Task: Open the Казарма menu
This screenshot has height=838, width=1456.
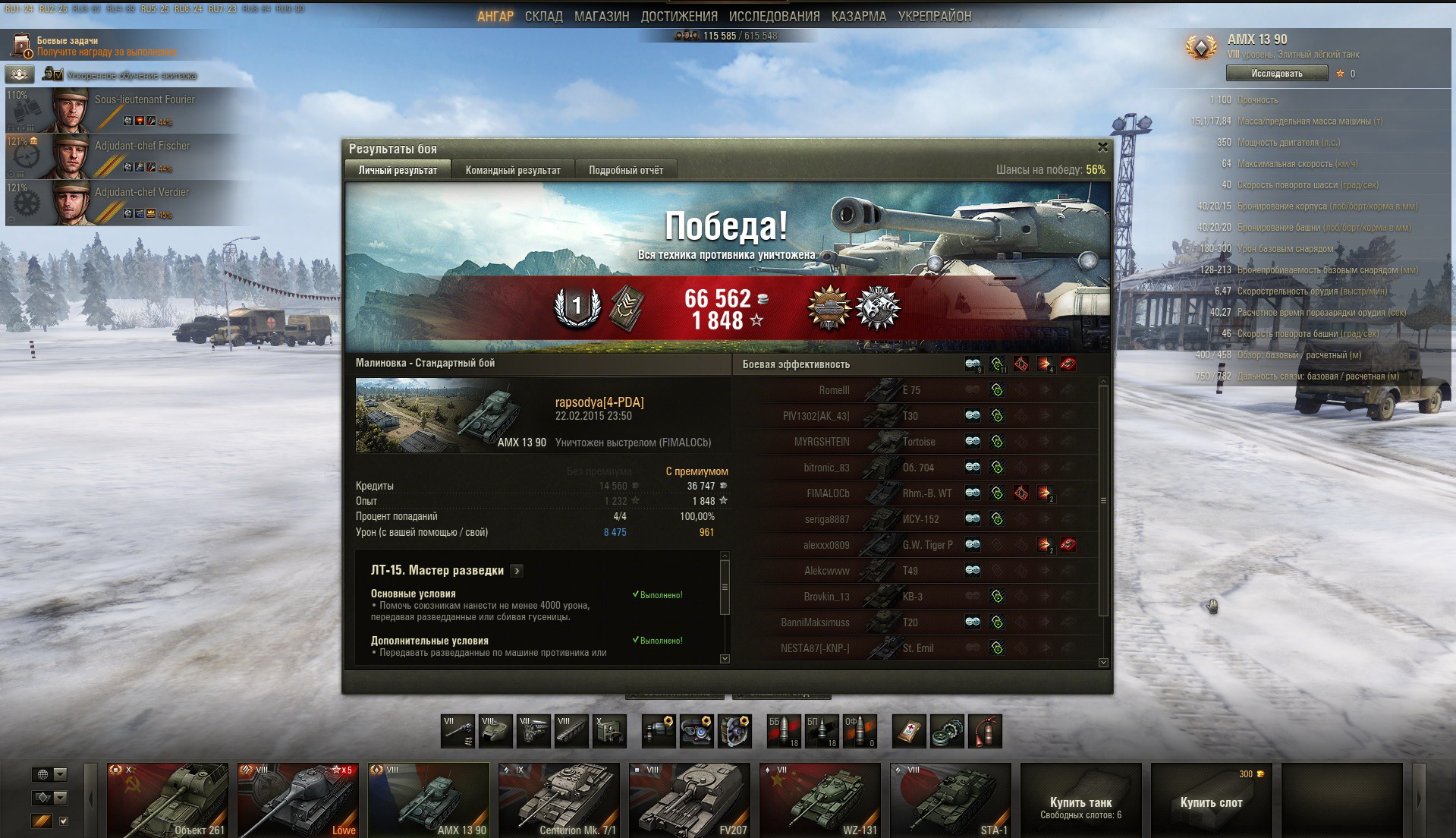Action: point(858,16)
